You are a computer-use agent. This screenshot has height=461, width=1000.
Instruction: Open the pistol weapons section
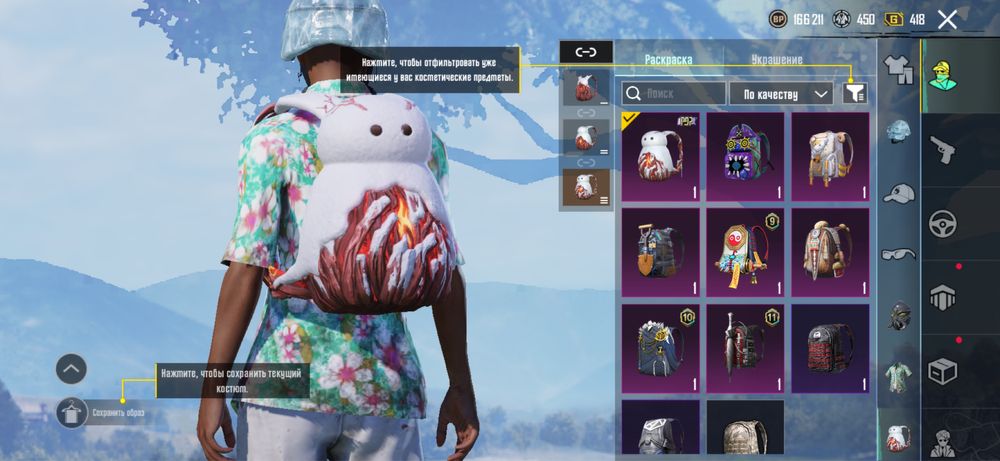click(x=942, y=149)
